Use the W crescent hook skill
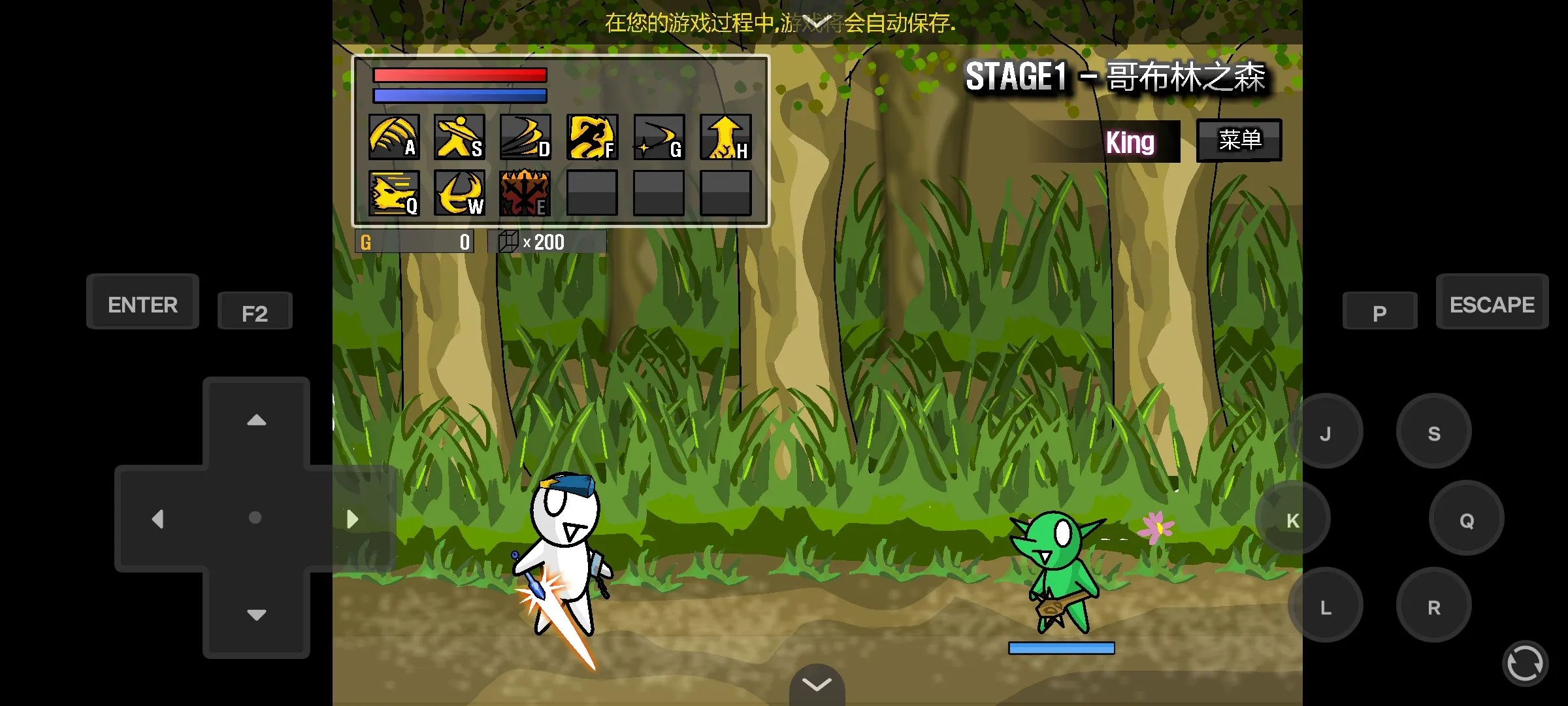The image size is (1568, 706). (x=459, y=194)
